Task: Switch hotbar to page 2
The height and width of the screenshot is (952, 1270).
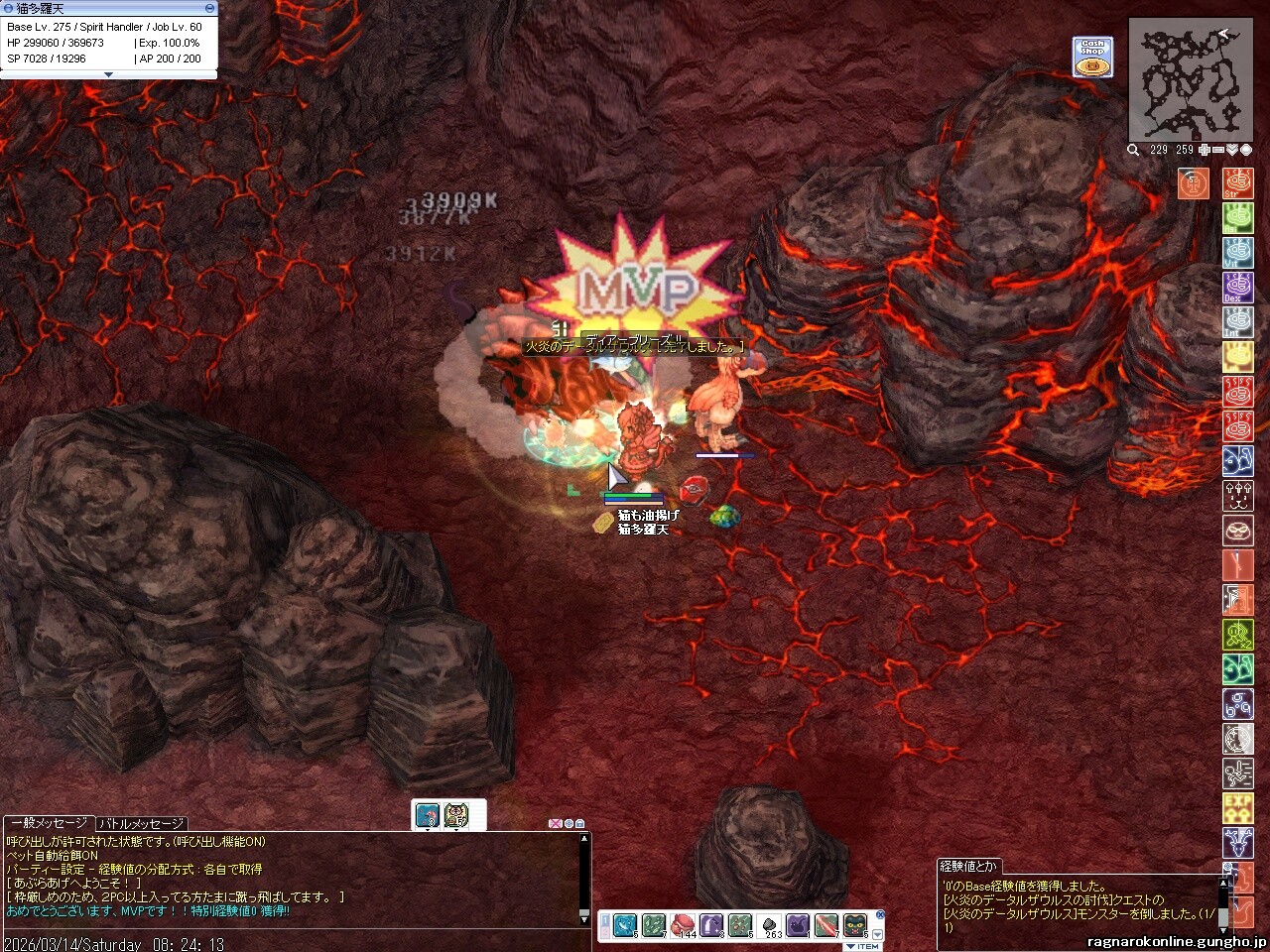Action: pyautogui.click(x=606, y=932)
